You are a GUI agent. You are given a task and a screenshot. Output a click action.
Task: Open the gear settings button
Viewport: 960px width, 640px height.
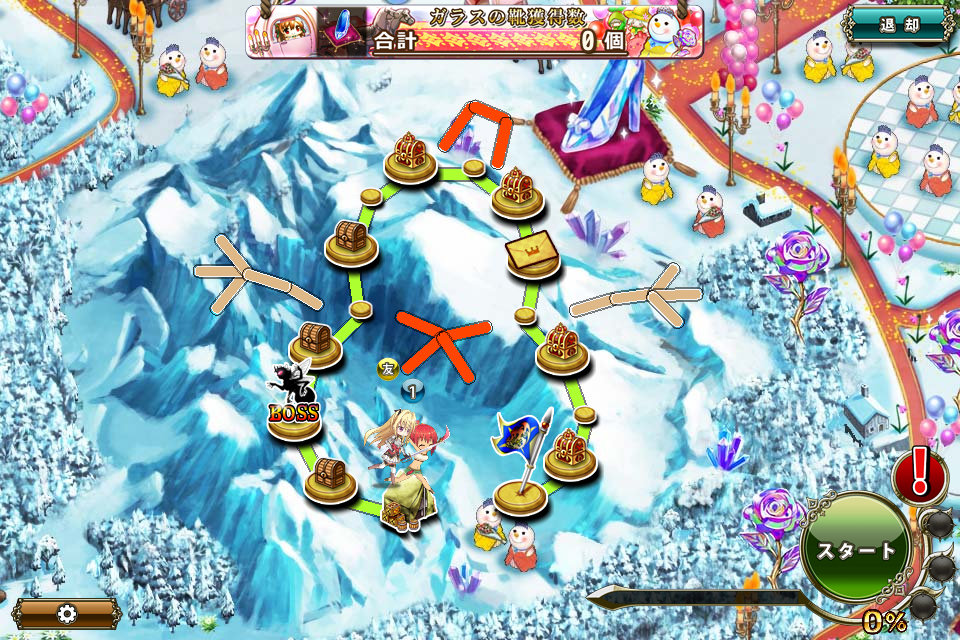pyautogui.click(x=66, y=613)
